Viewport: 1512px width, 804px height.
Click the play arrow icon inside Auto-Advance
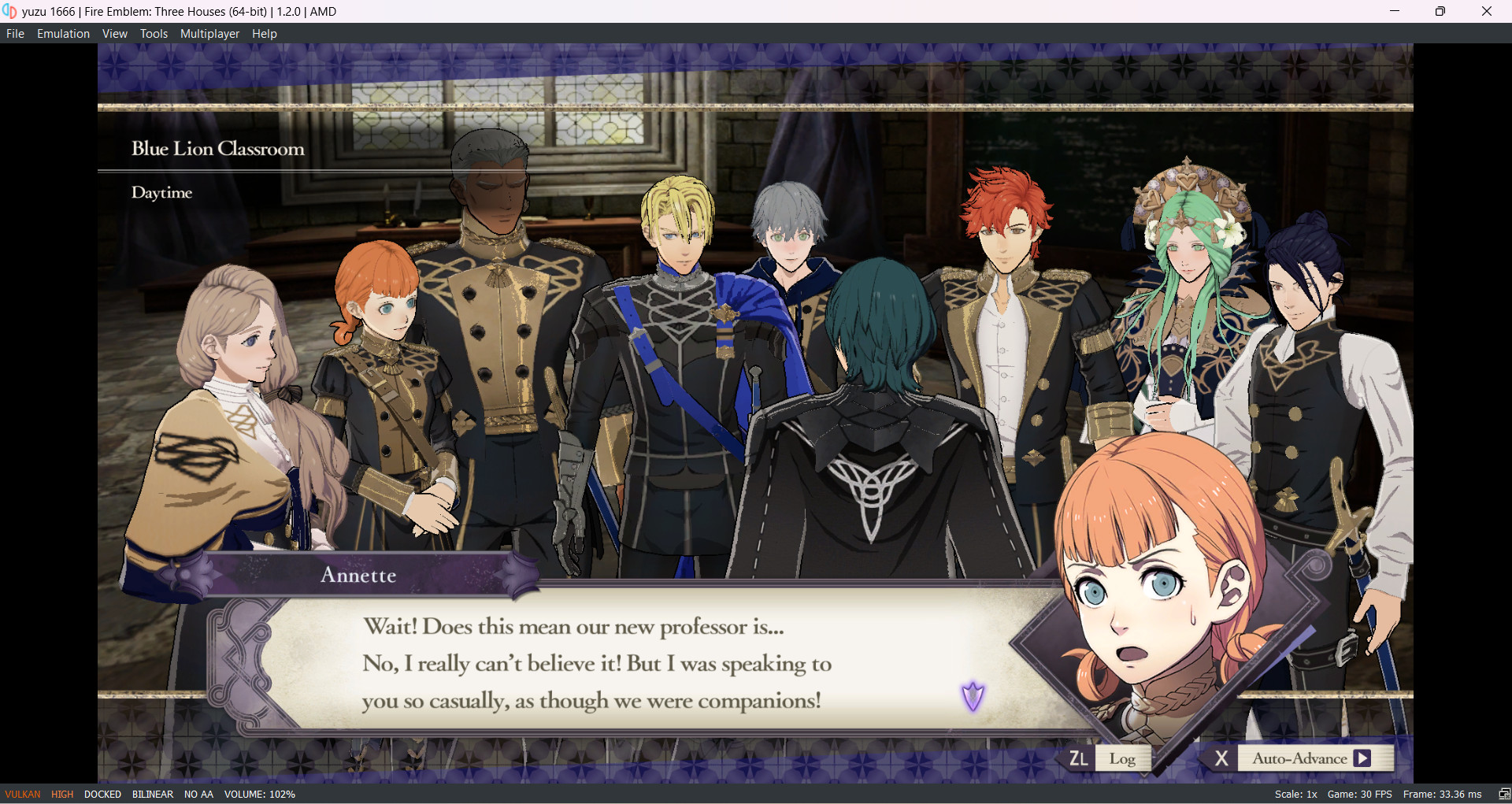pyautogui.click(x=1363, y=758)
